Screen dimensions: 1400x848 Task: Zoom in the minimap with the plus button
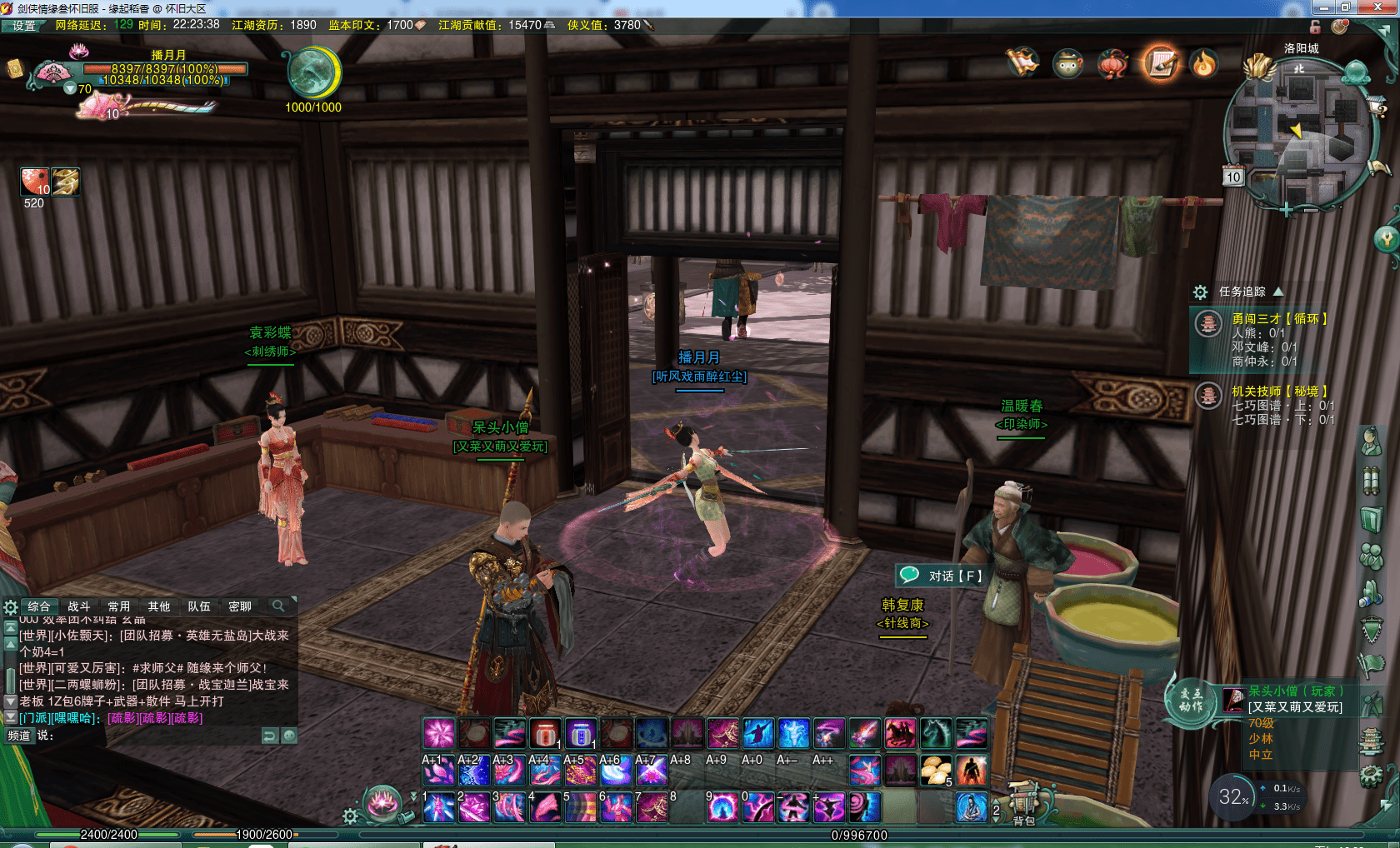pos(1287,210)
